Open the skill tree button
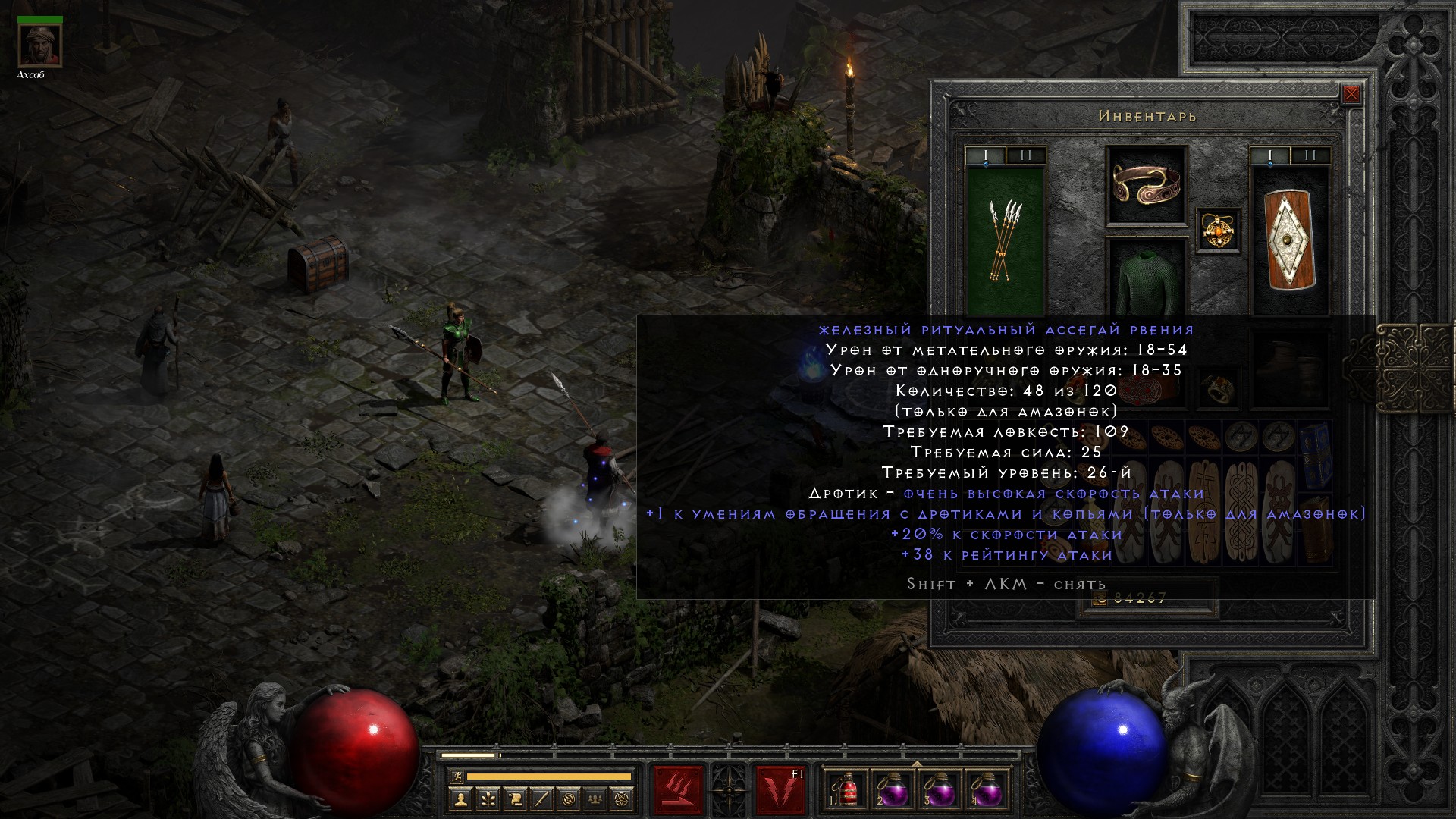Viewport: 1456px width, 819px height. 488,799
